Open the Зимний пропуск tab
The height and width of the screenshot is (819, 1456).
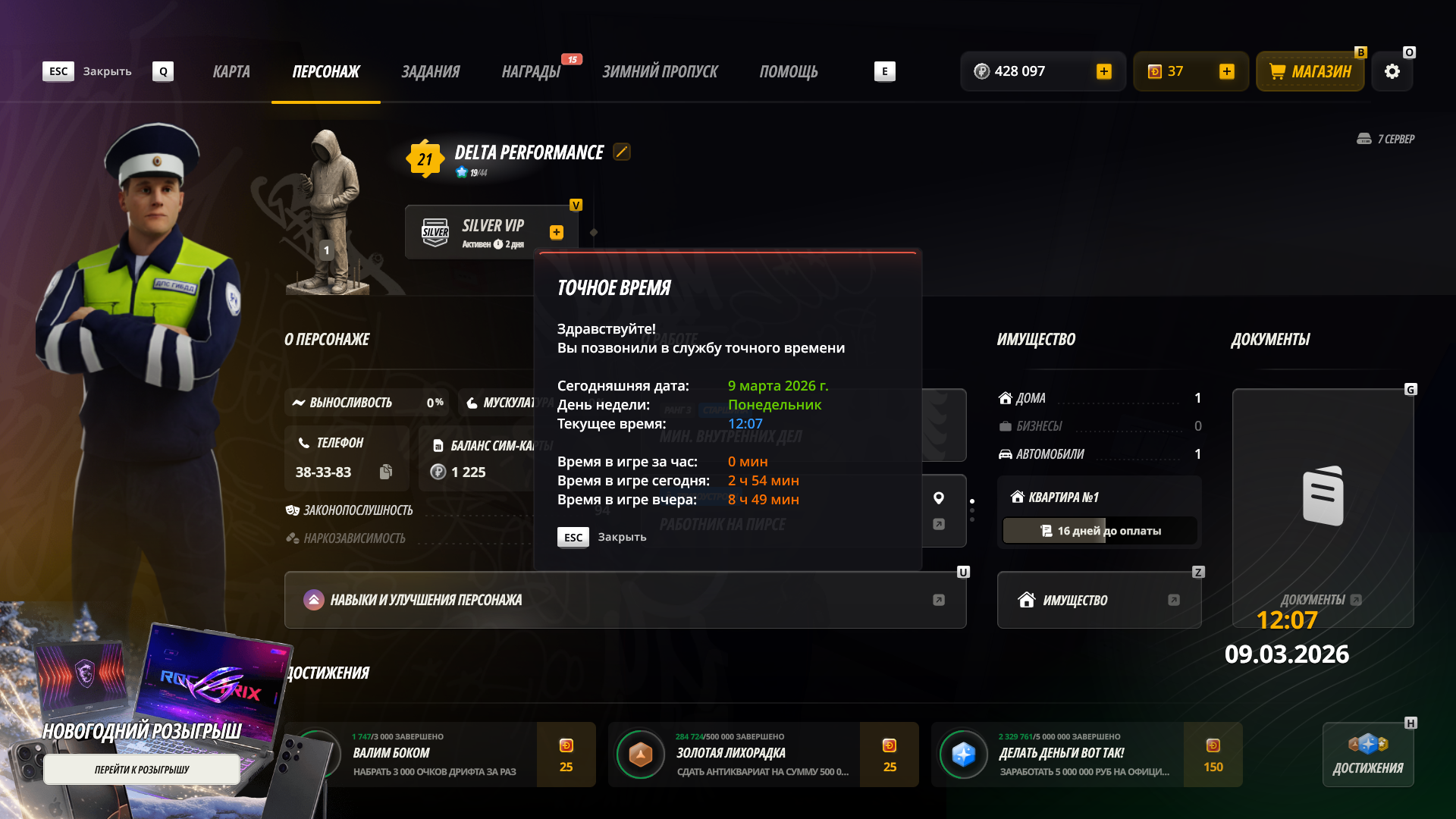[660, 72]
